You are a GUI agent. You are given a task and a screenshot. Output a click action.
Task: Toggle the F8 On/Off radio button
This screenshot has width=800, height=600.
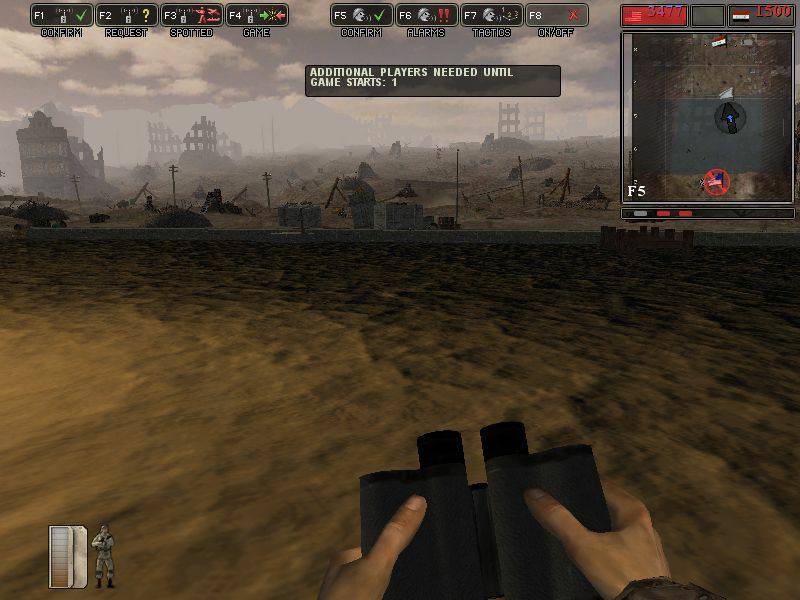click(x=556, y=16)
